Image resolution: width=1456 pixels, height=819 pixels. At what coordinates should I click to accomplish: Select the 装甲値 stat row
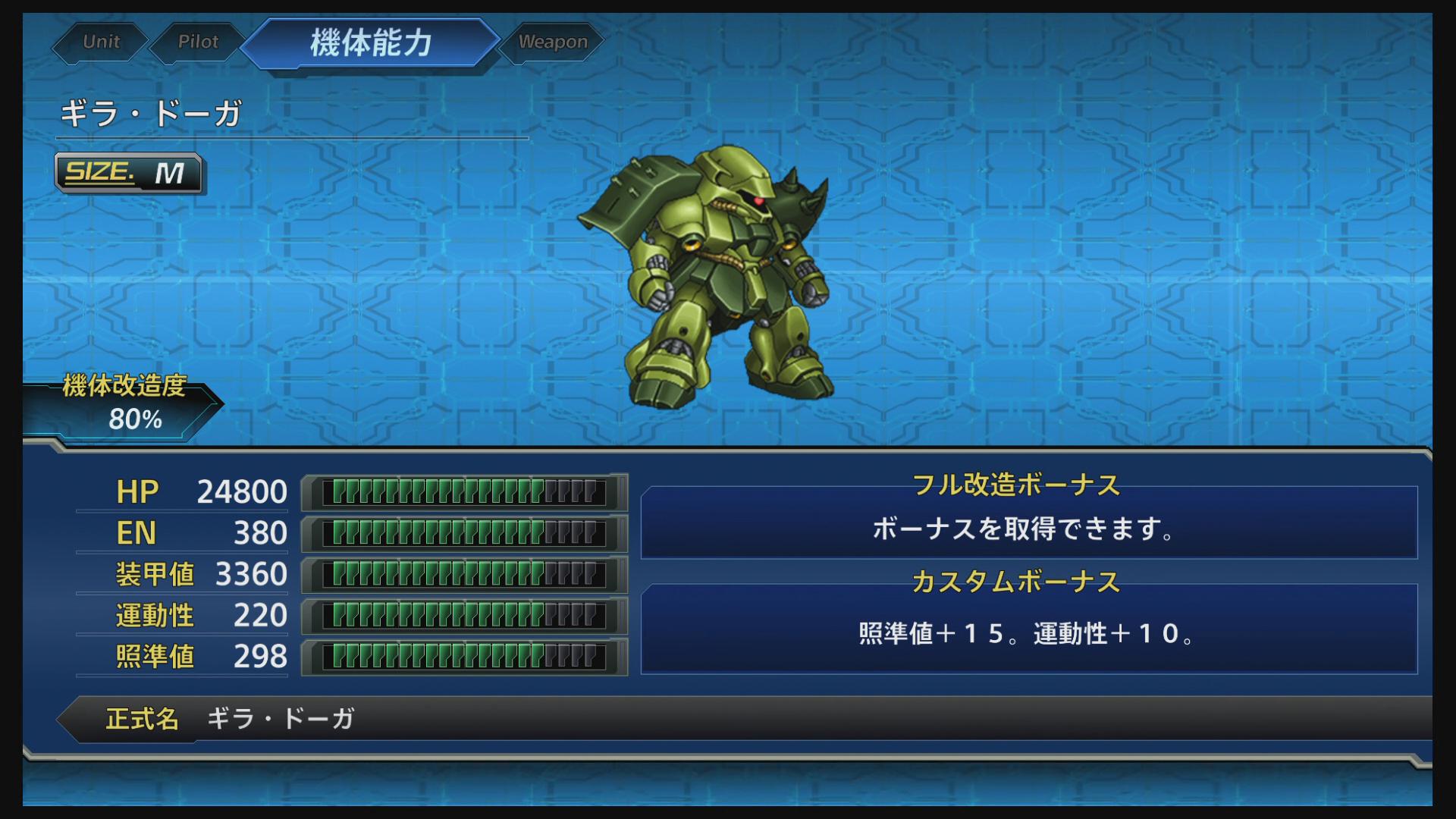(152, 575)
